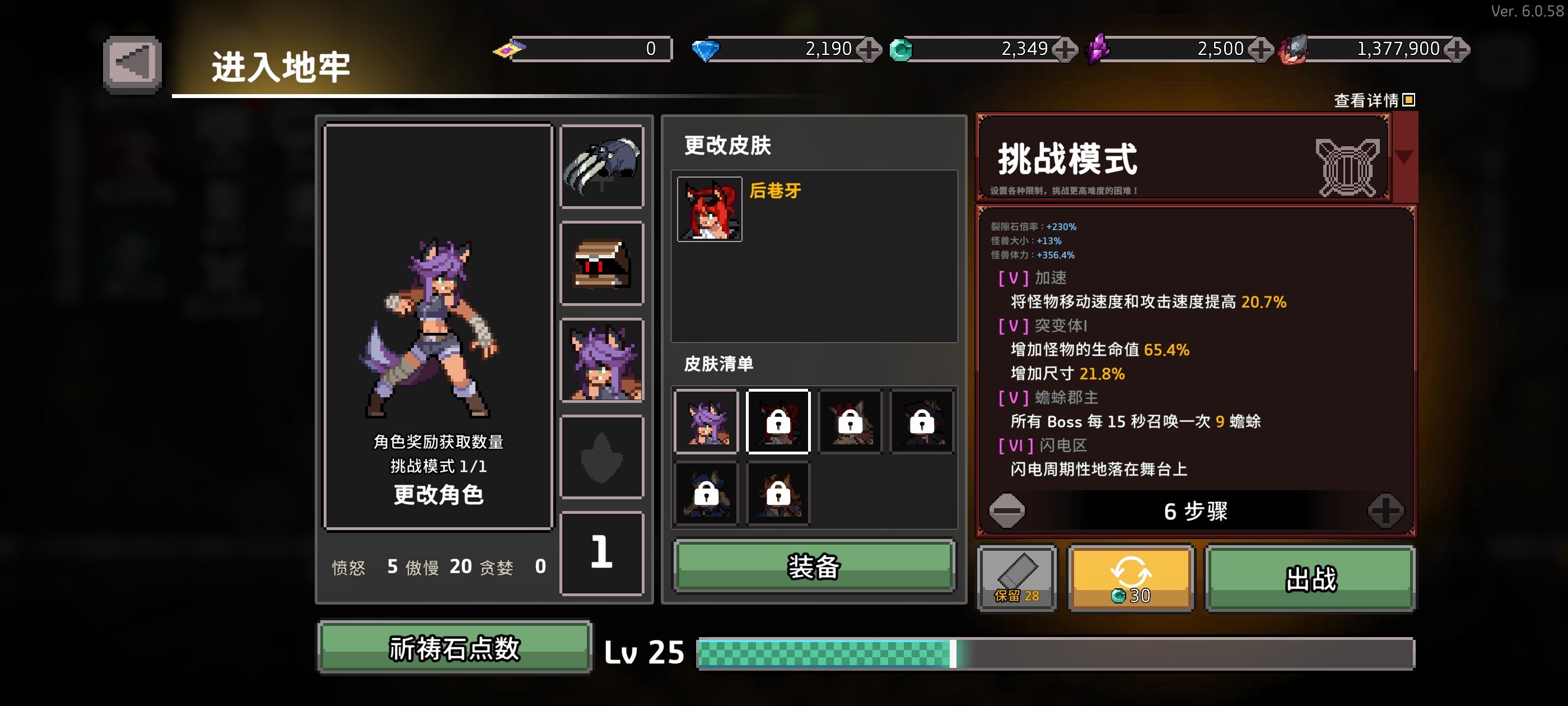This screenshot has height=706, width=1568.
Task: Select the locked skin thumbnail beside 后巷牙
Action: coord(777,421)
